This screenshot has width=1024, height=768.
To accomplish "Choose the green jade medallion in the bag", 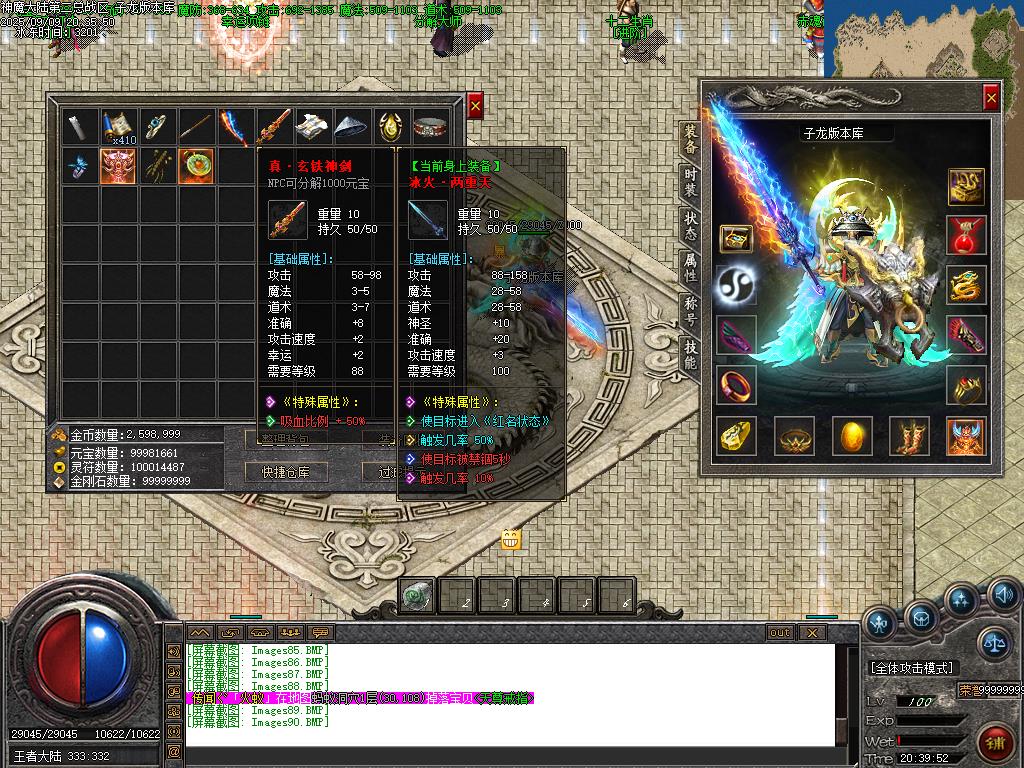I will click(x=195, y=166).
